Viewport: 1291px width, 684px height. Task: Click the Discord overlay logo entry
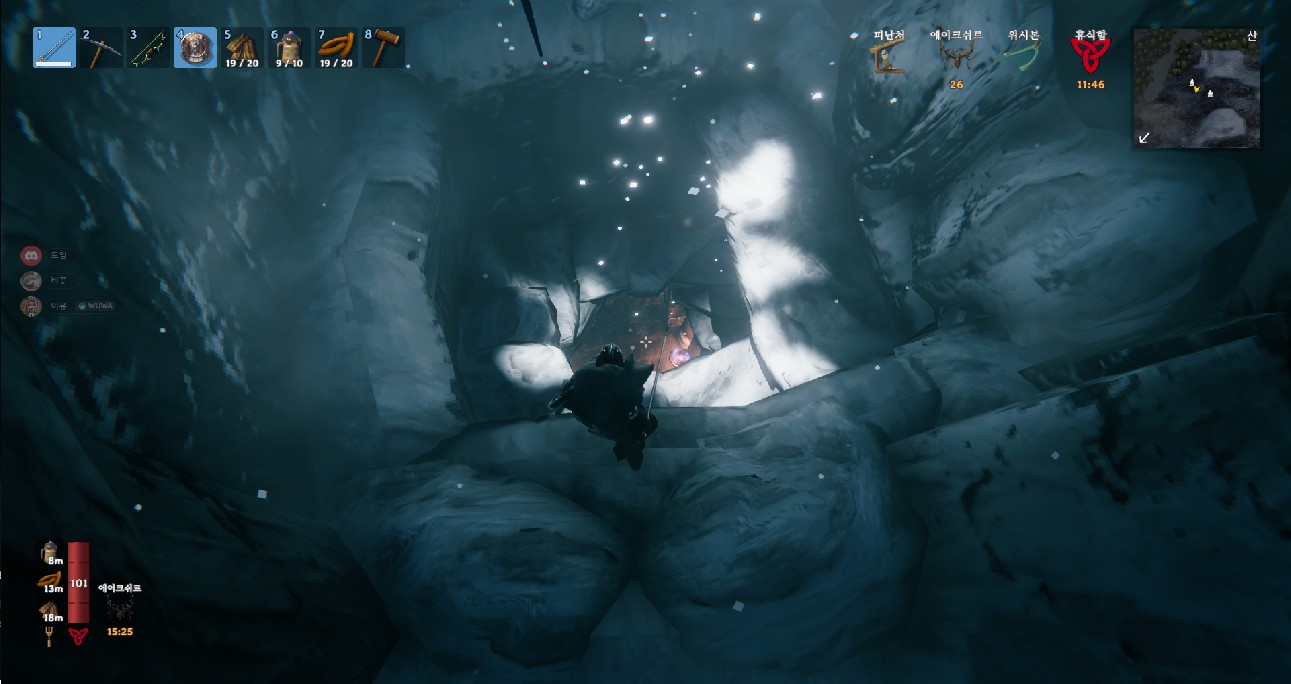point(30,255)
